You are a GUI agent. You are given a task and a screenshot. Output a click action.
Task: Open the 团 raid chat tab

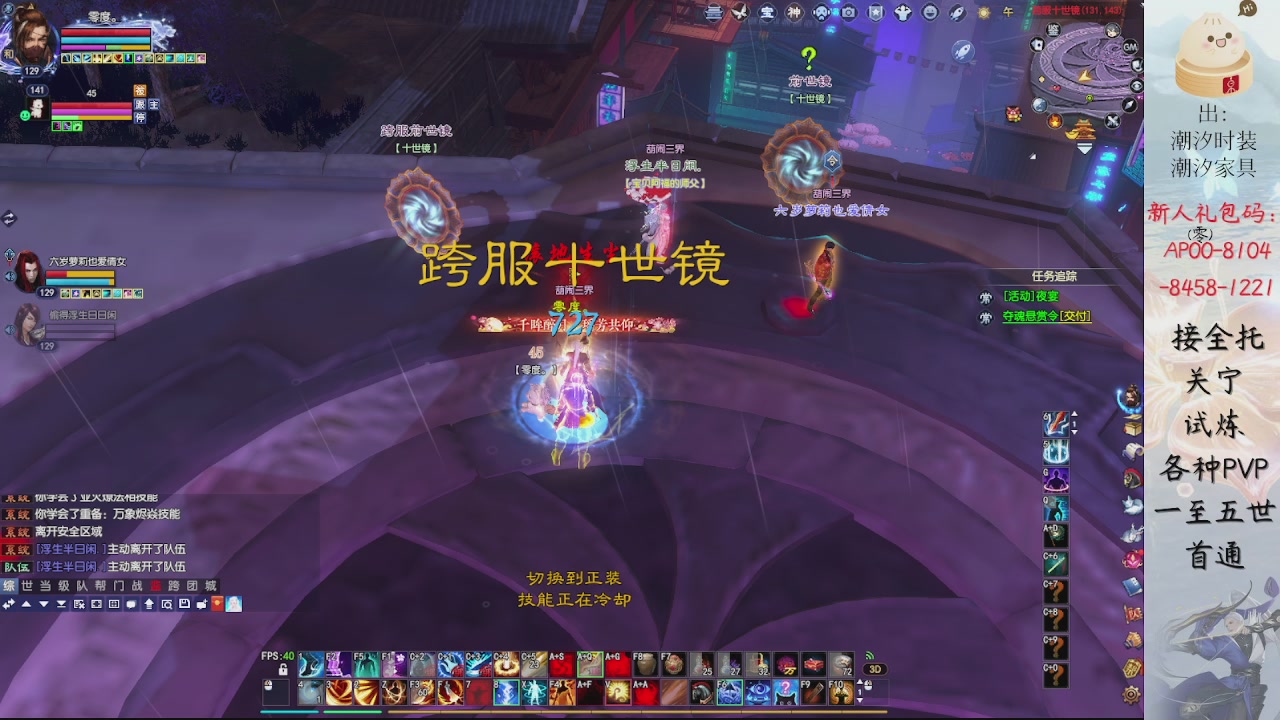192,586
